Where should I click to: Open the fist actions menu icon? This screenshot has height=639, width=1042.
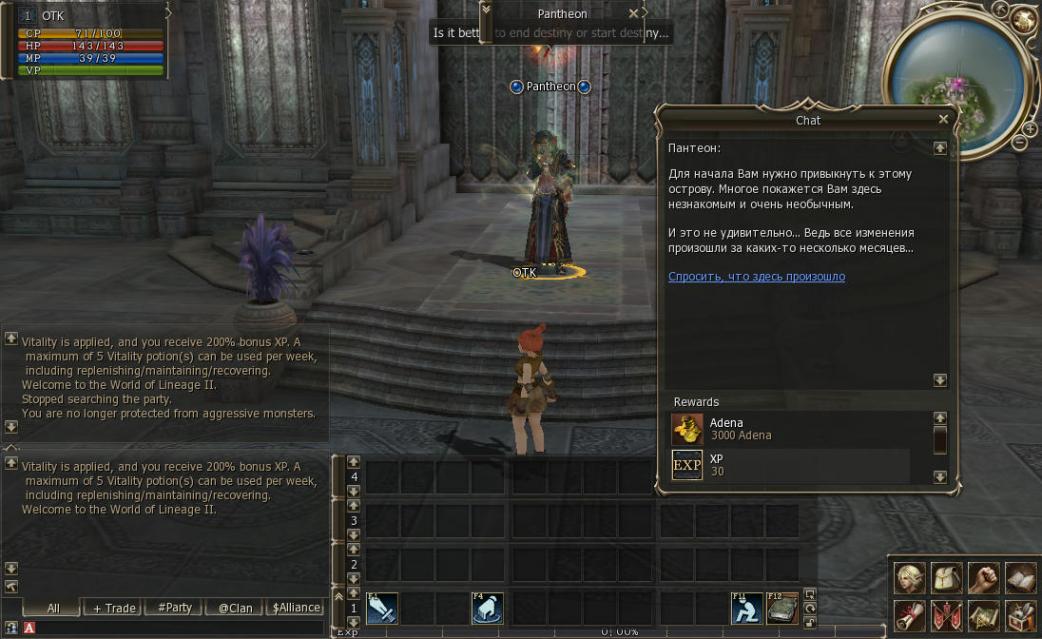983,579
